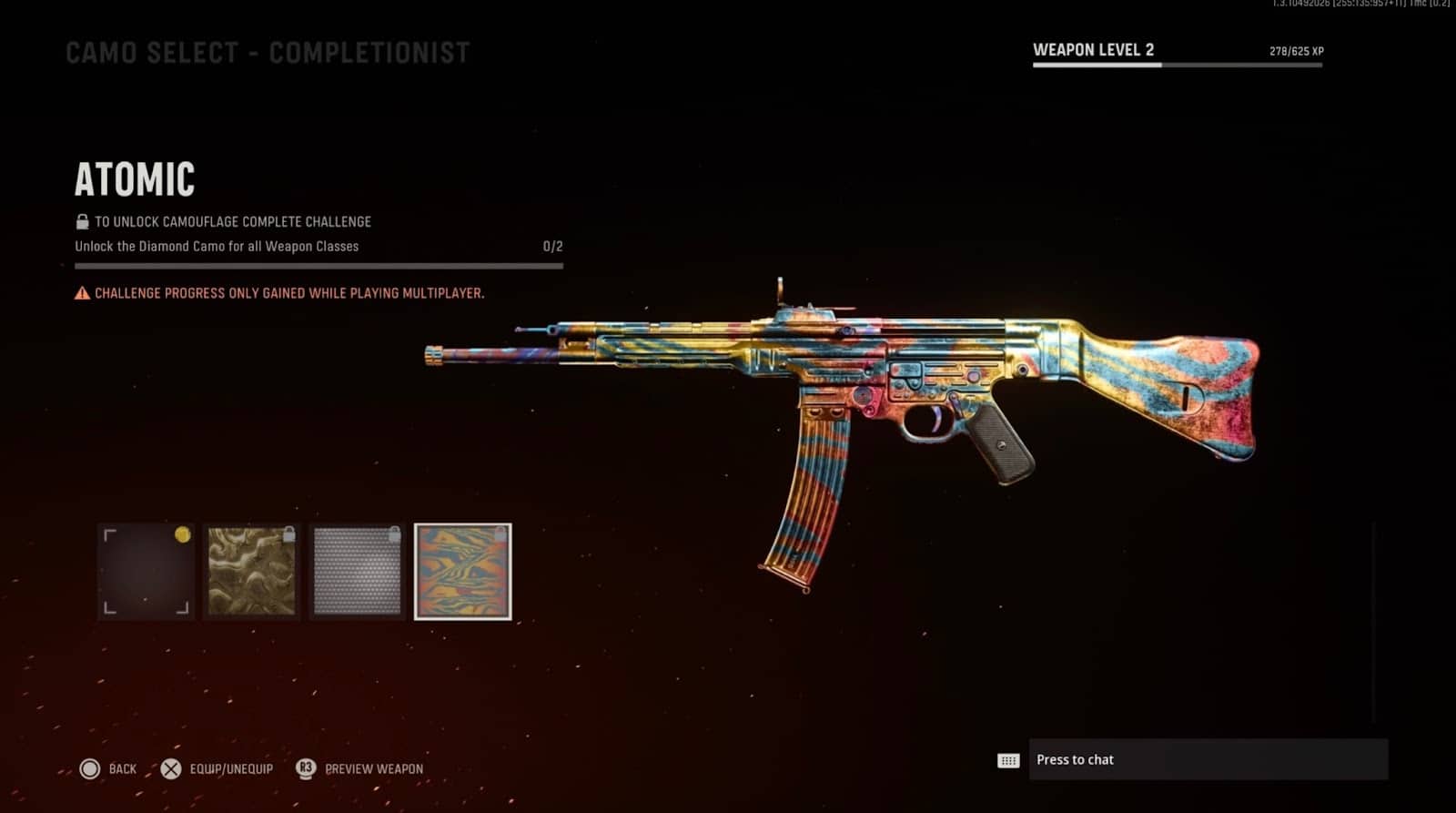Click the Press to chat input field
Viewport: 1456px width, 813px height.
[x=1210, y=759]
